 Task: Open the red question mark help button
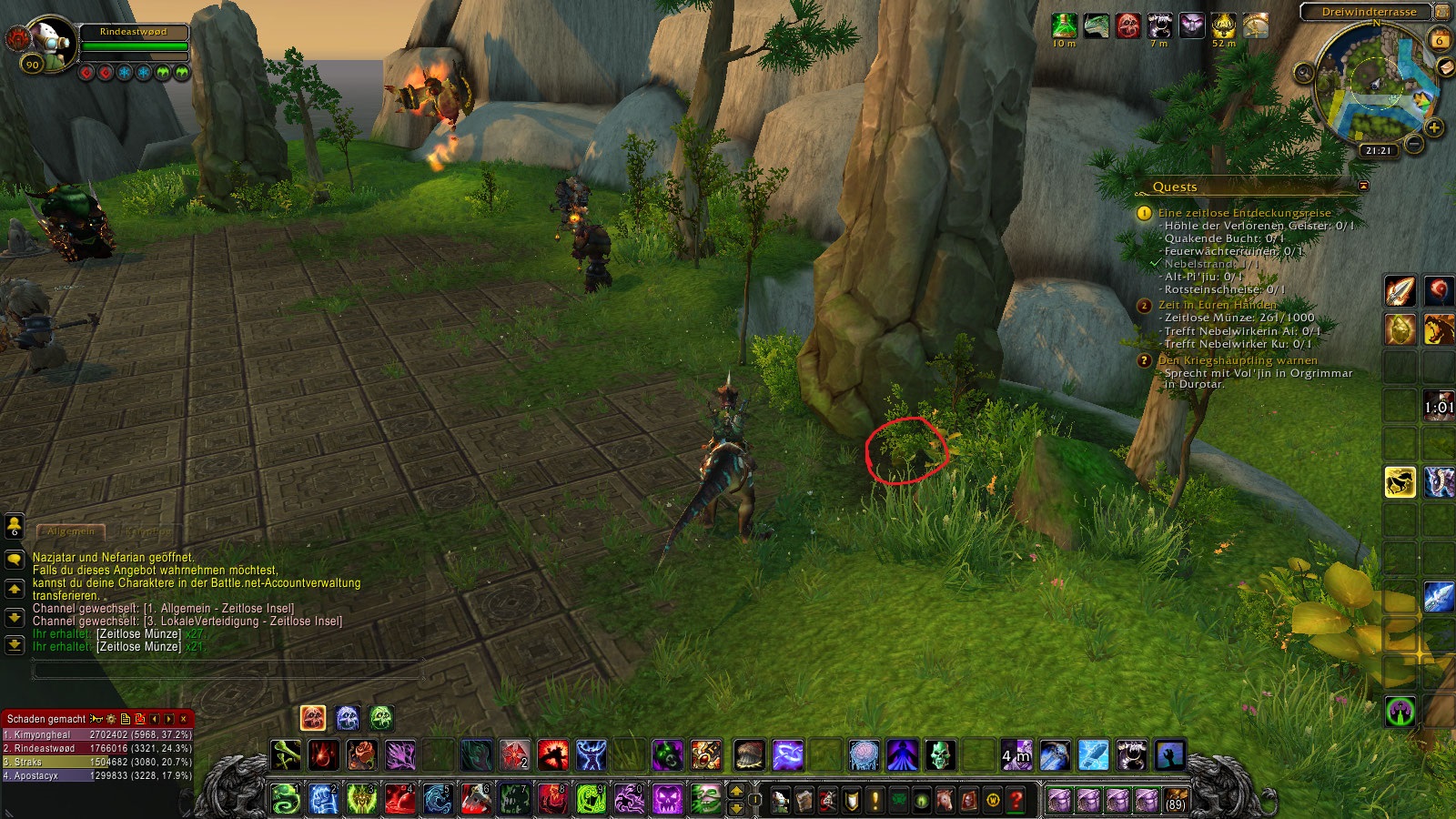click(x=1016, y=801)
